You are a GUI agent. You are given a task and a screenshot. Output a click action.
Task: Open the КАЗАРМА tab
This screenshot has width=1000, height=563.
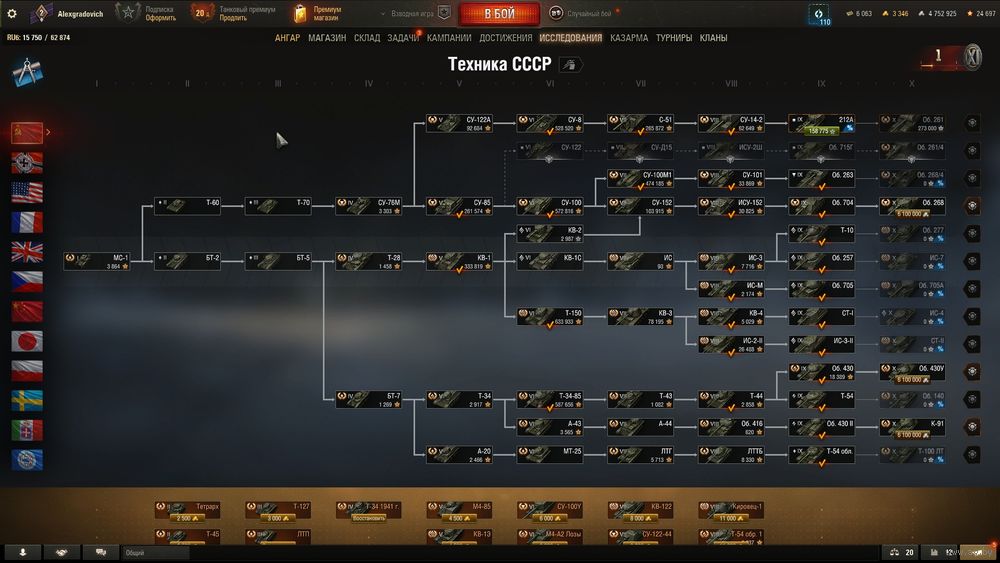pos(629,38)
